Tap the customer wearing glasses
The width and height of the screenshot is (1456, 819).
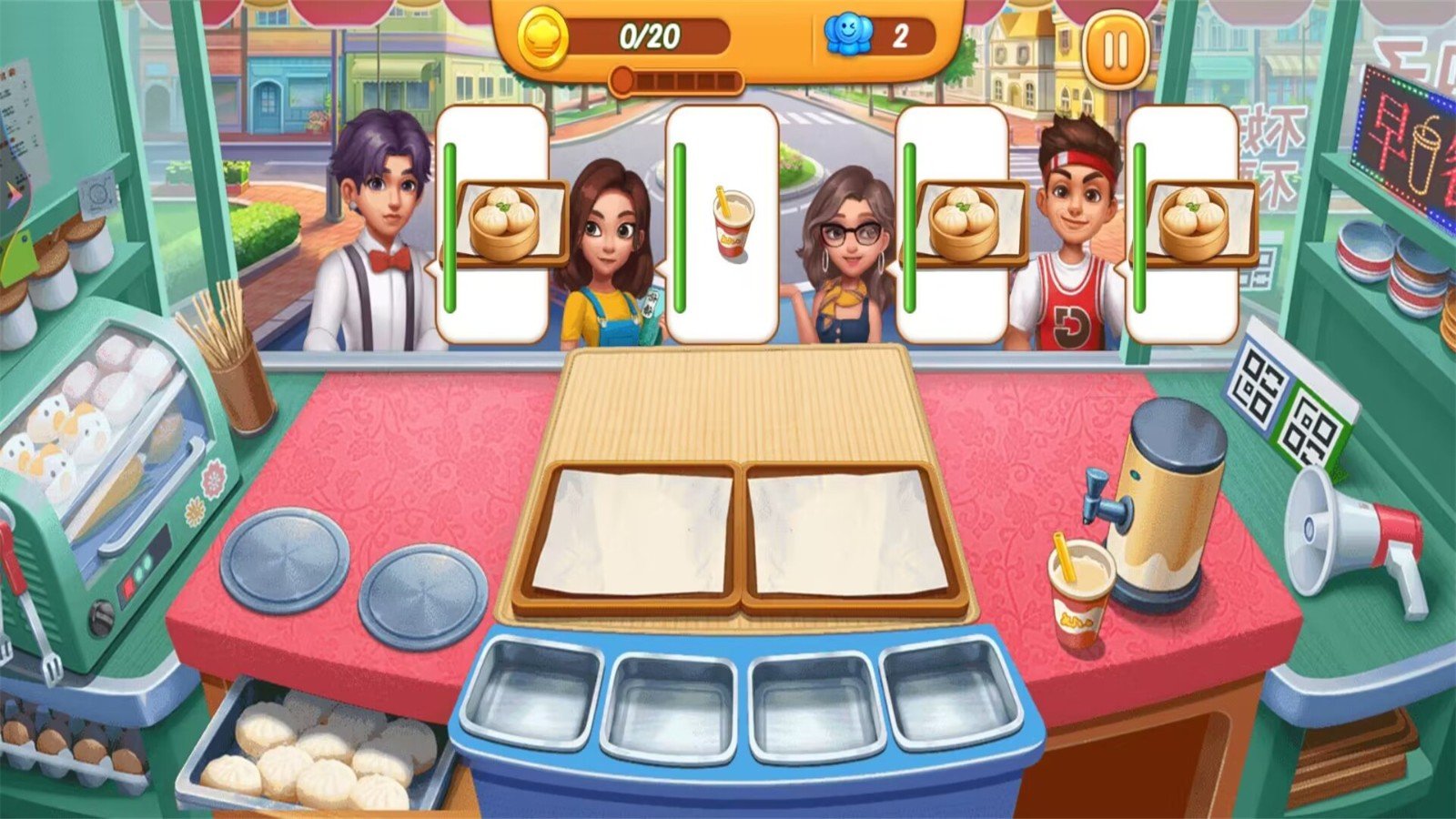[x=851, y=237]
